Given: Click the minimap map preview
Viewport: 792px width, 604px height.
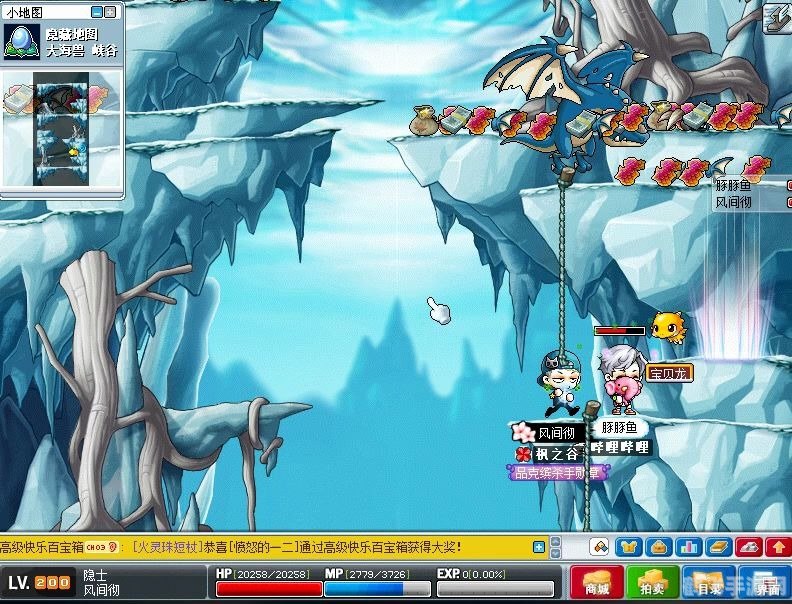Looking at the screenshot, I should click(x=62, y=127).
